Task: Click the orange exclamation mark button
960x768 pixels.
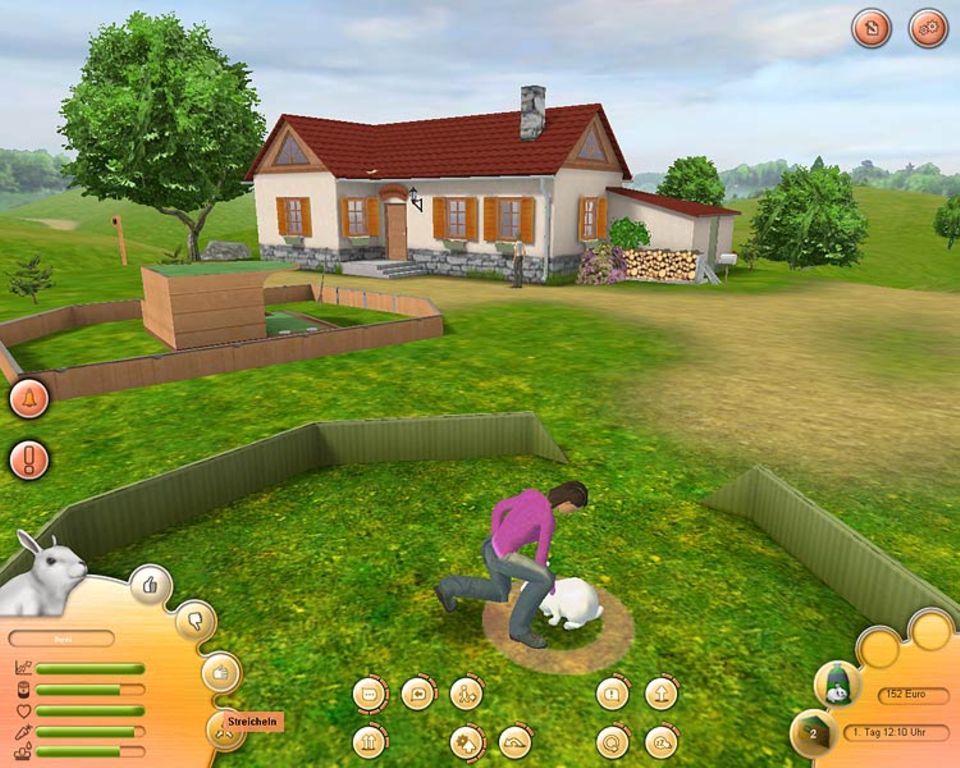Action: click(29, 460)
